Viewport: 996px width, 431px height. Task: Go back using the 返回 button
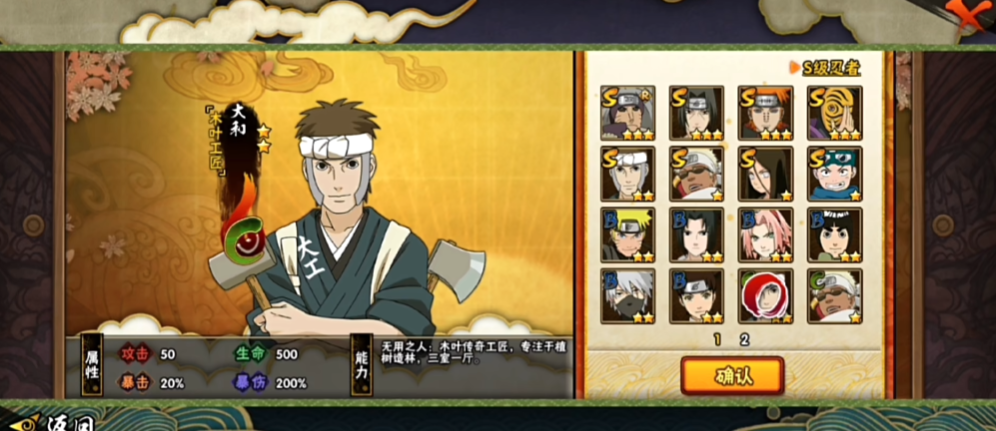coord(45,421)
